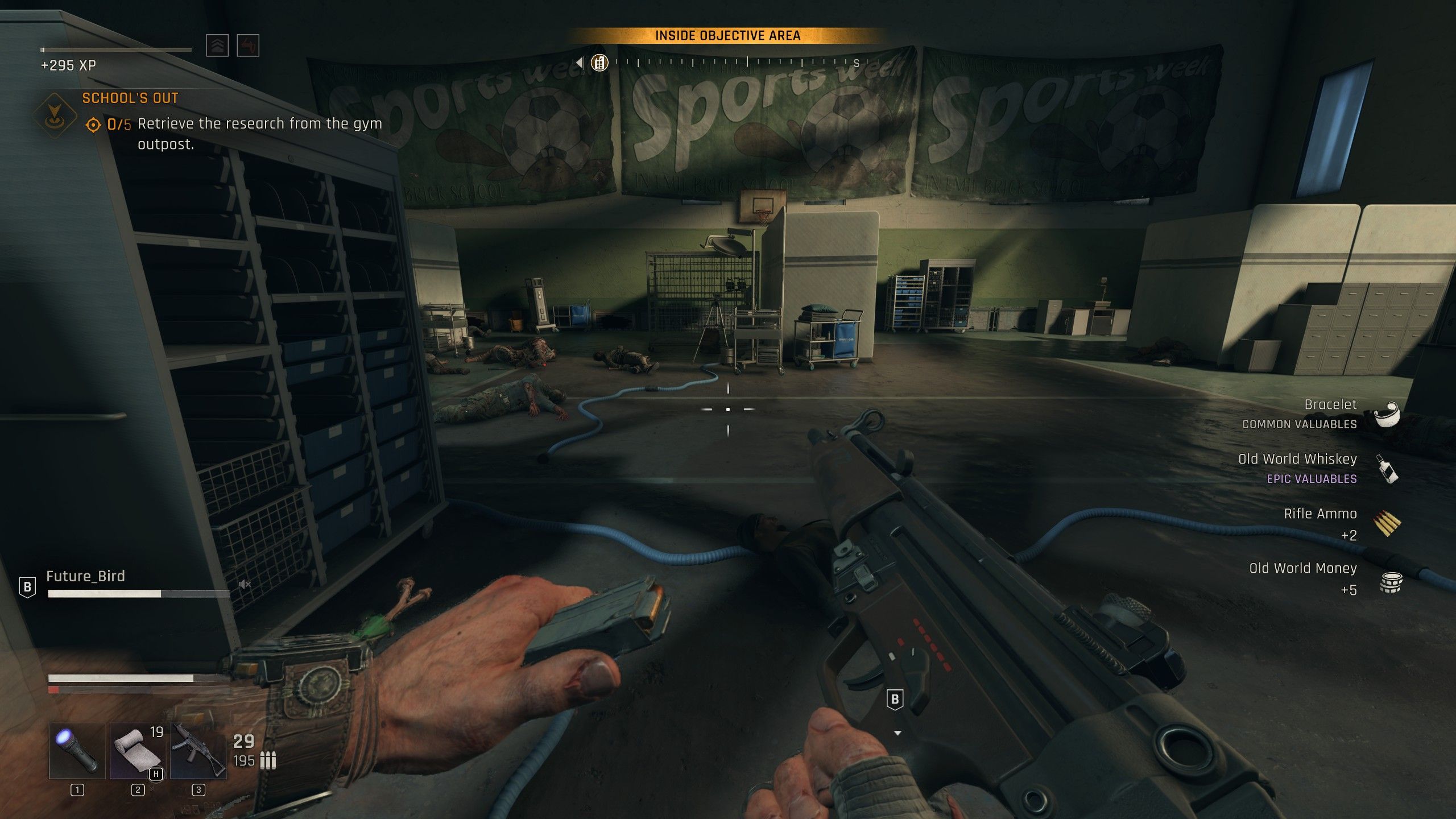1456x819 pixels.
Task: Click the triple-chevron status icon
Action: tap(217, 45)
